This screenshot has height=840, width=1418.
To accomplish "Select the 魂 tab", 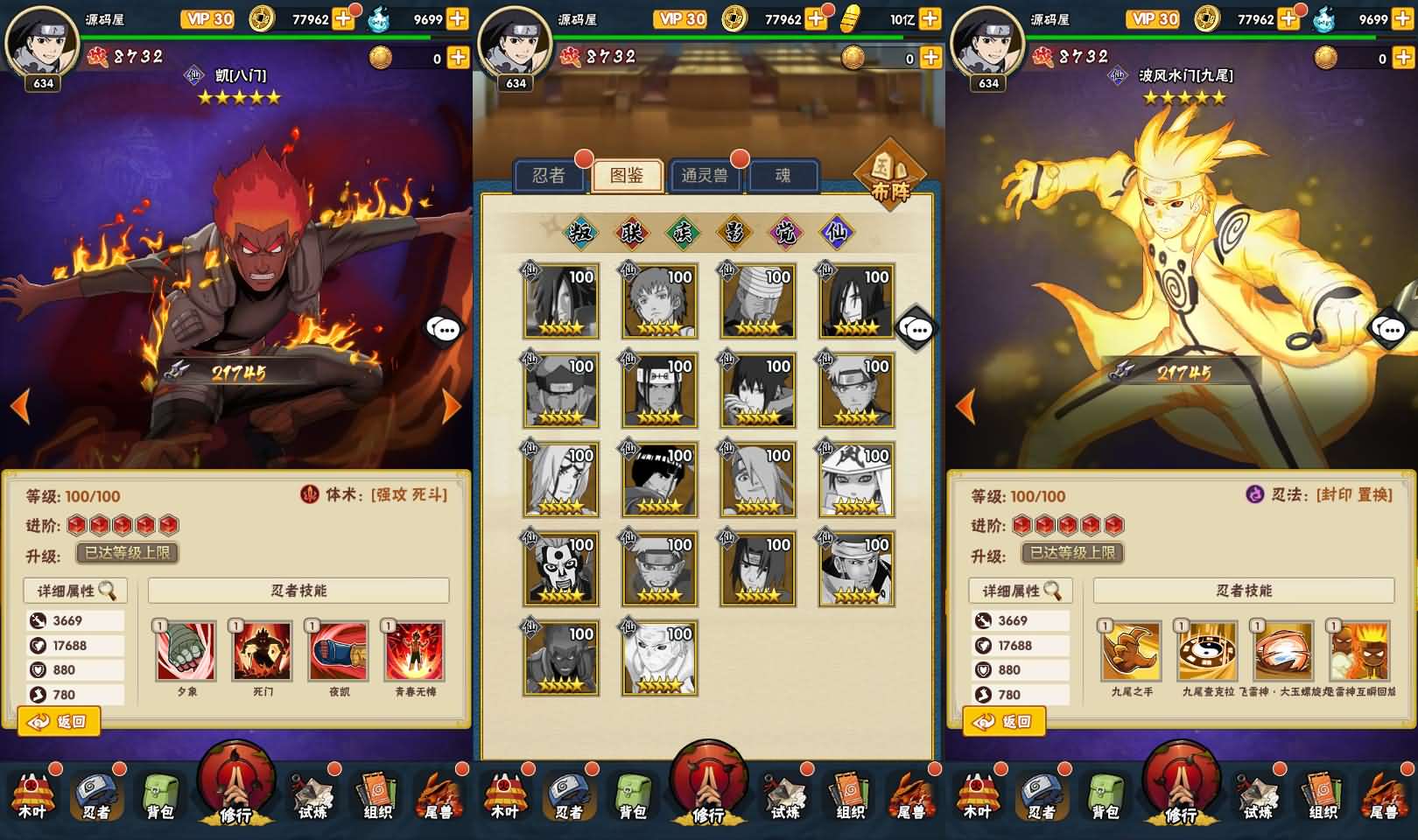I will 783,175.
